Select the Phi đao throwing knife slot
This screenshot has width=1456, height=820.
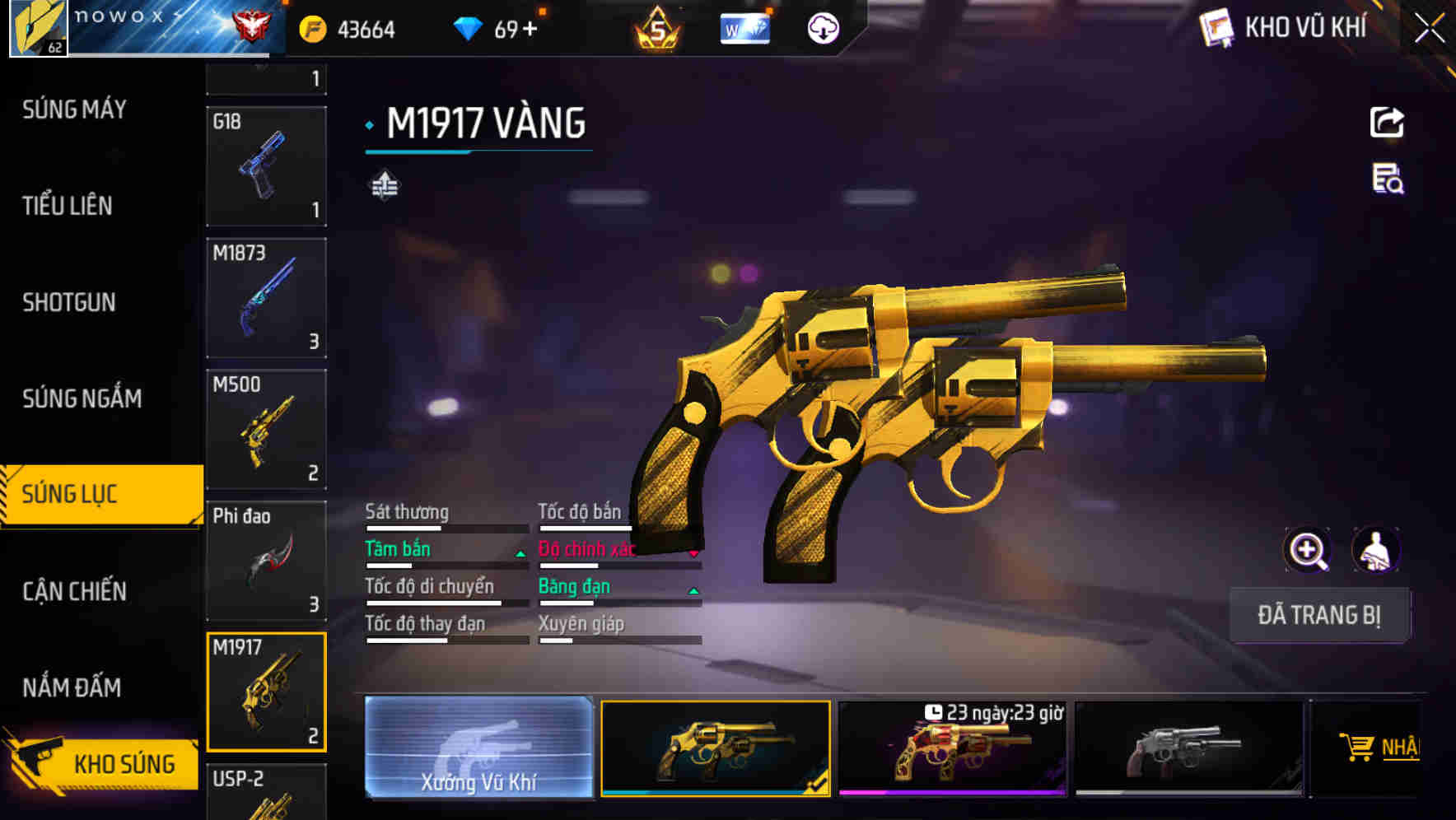[x=266, y=560]
